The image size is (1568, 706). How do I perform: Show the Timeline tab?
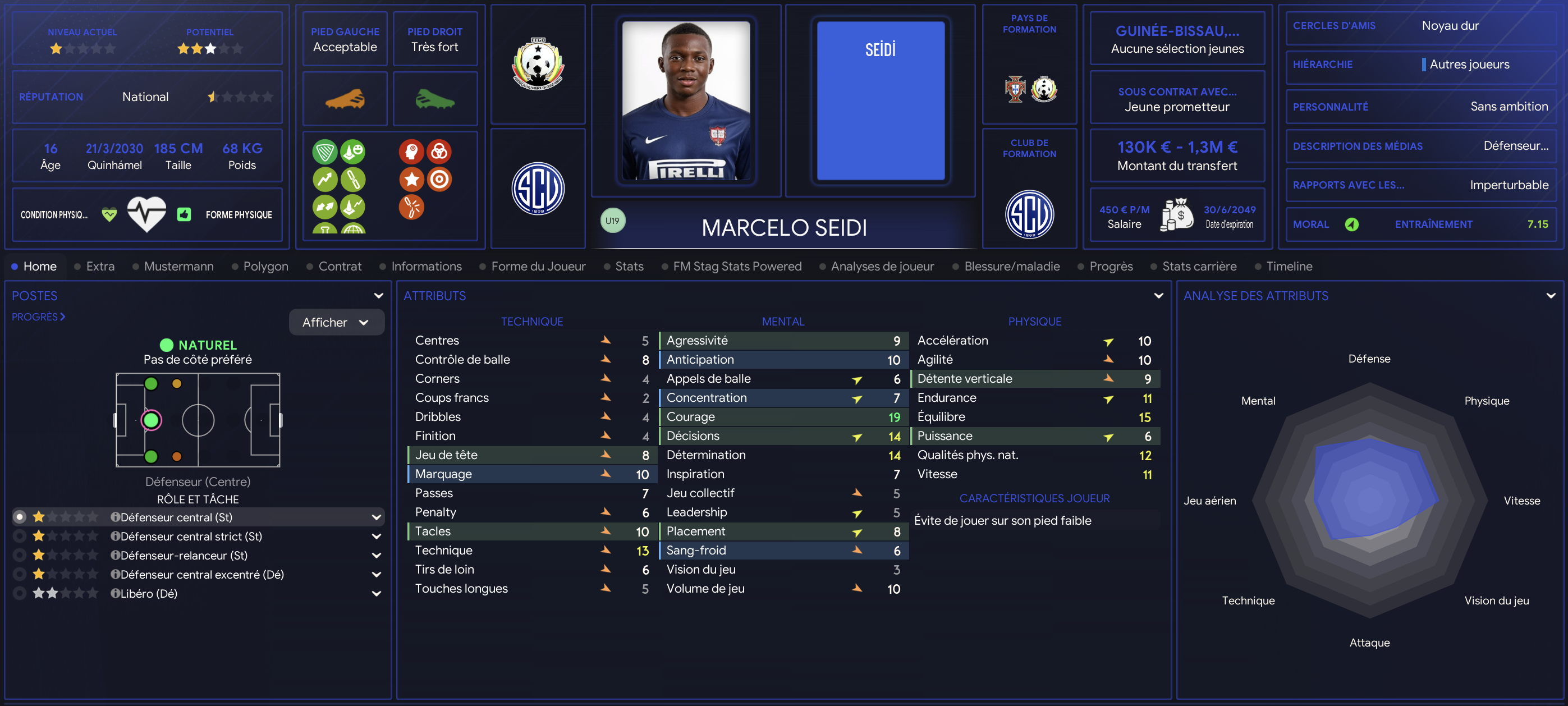[1289, 266]
